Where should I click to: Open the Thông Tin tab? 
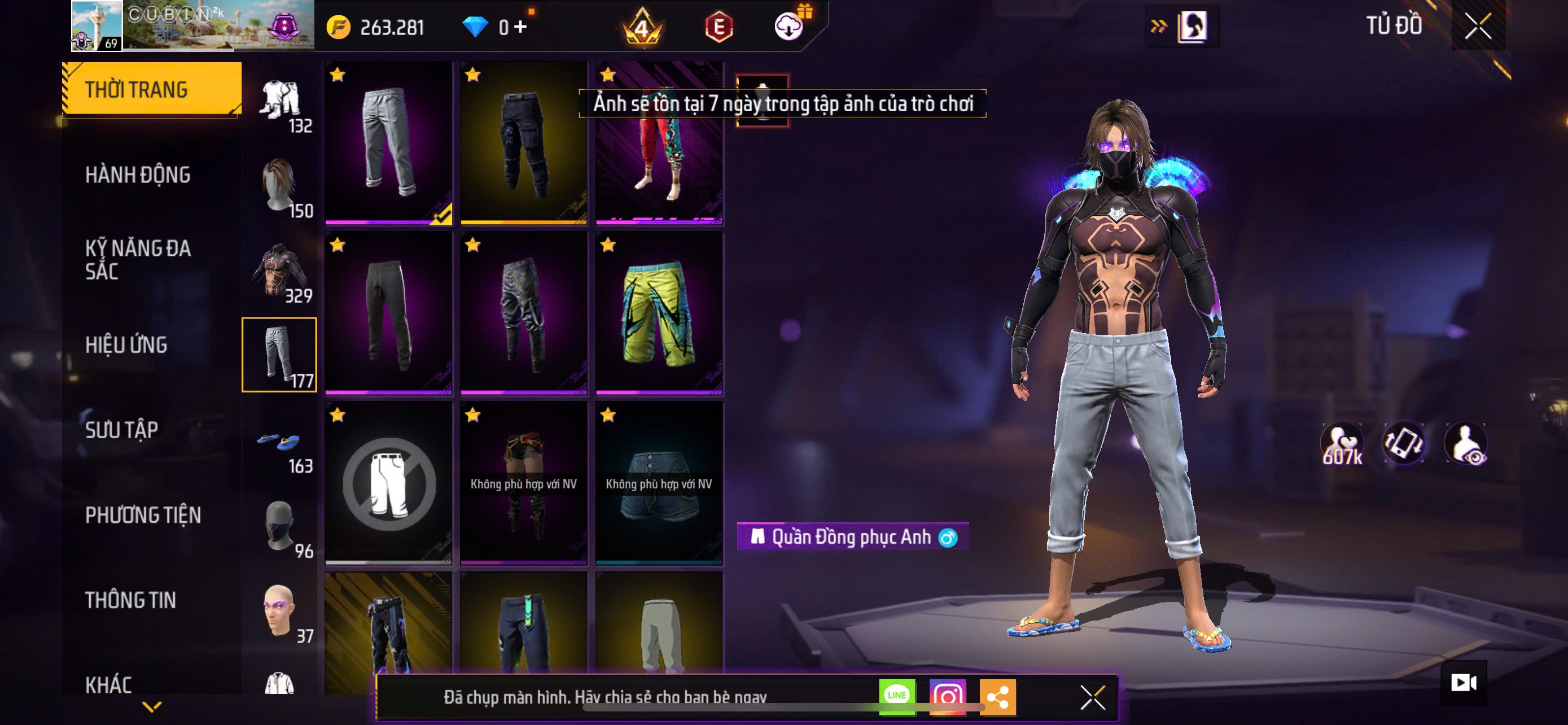coord(130,601)
